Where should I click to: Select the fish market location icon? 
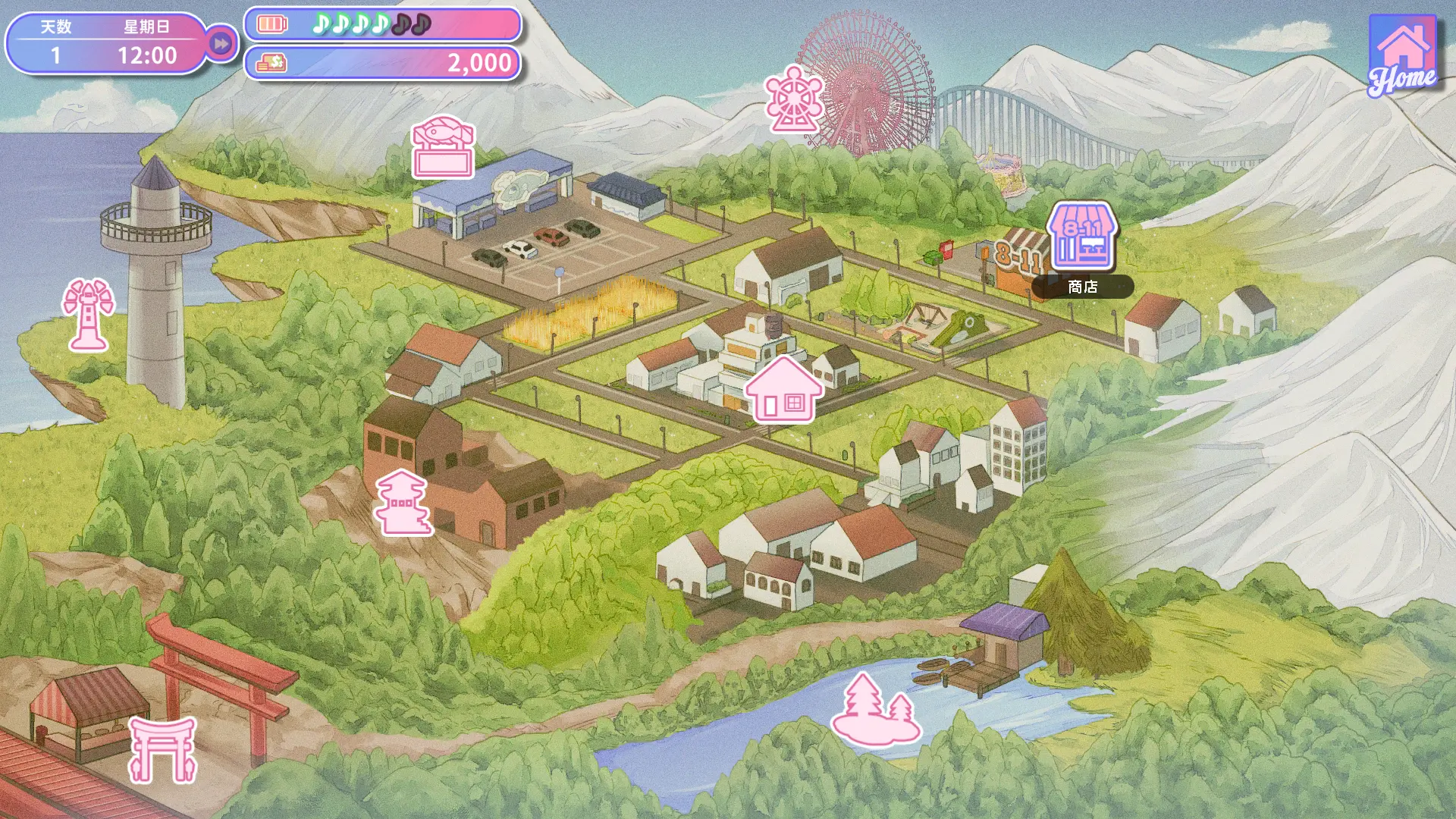[x=444, y=147]
